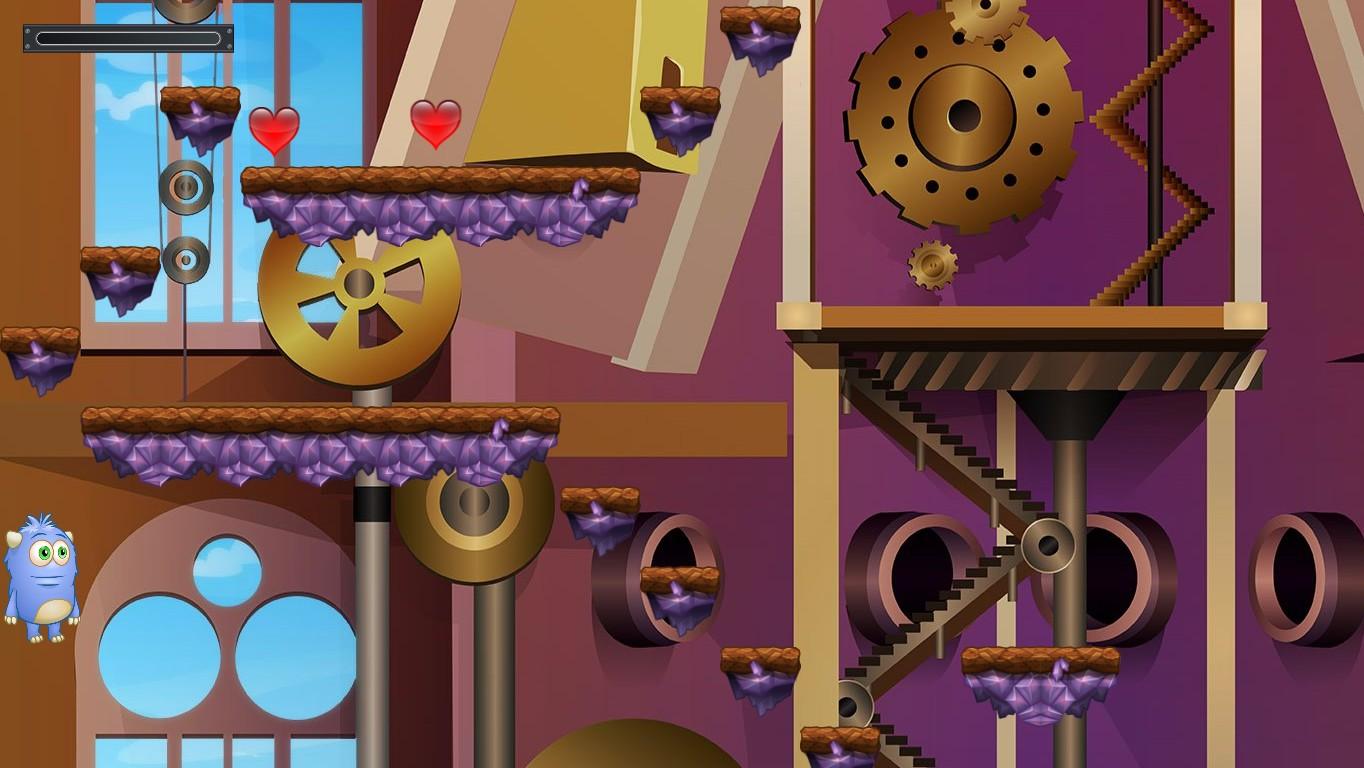
Task: Click the lower pulley wheel on the rope
Action: coord(185,262)
